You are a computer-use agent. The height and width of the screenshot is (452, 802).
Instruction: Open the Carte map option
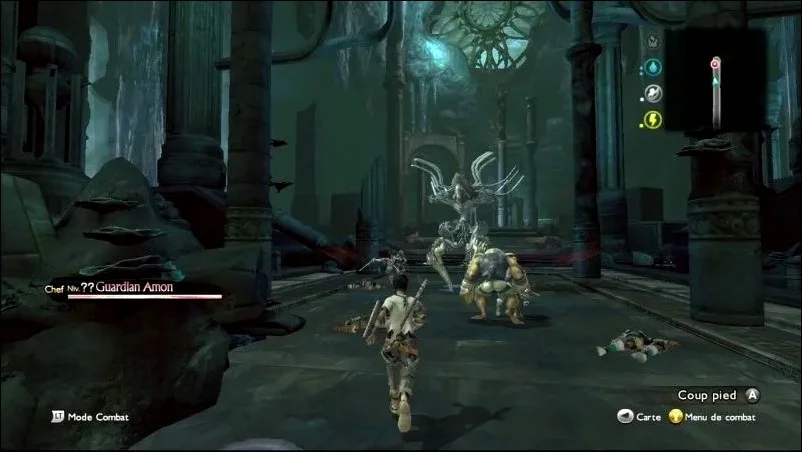[x=649, y=417]
